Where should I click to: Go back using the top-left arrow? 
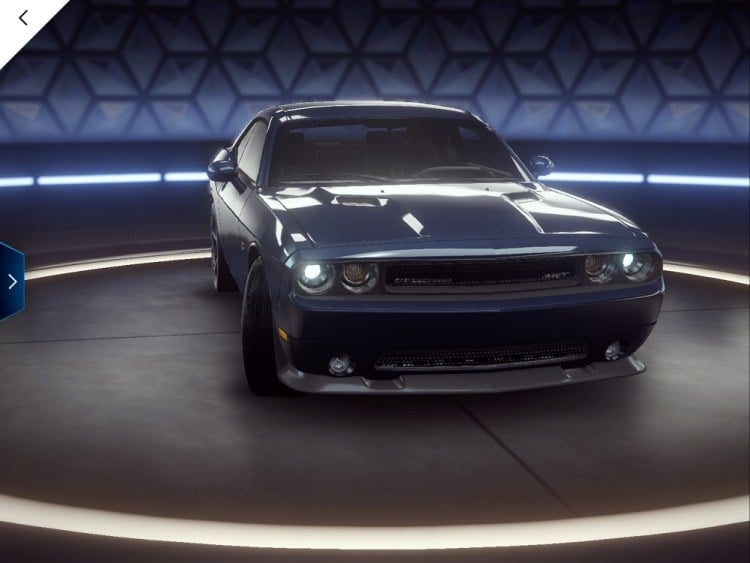(24, 18)
